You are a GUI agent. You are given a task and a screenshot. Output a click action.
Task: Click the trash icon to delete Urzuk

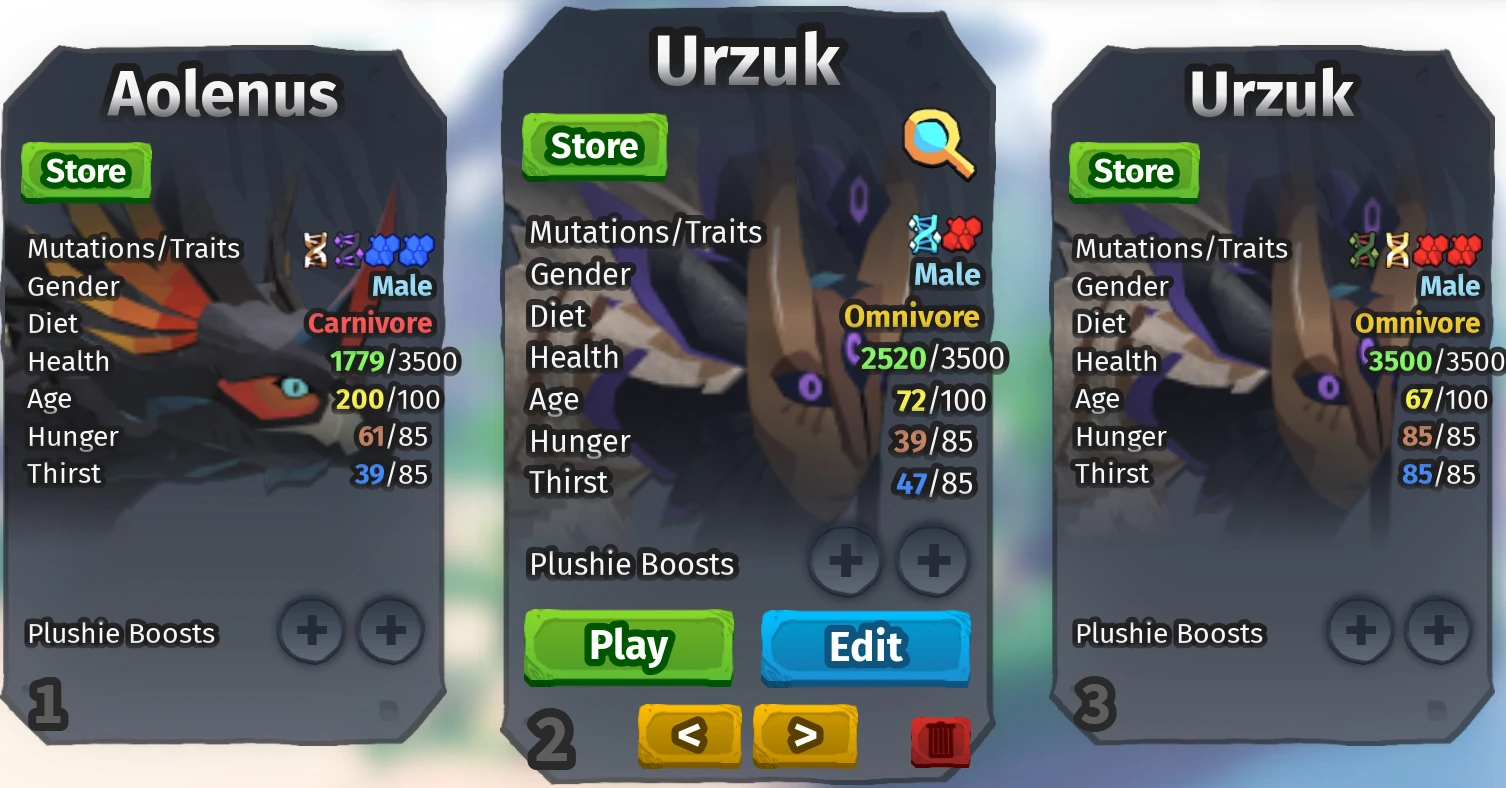tap(938, 740)
